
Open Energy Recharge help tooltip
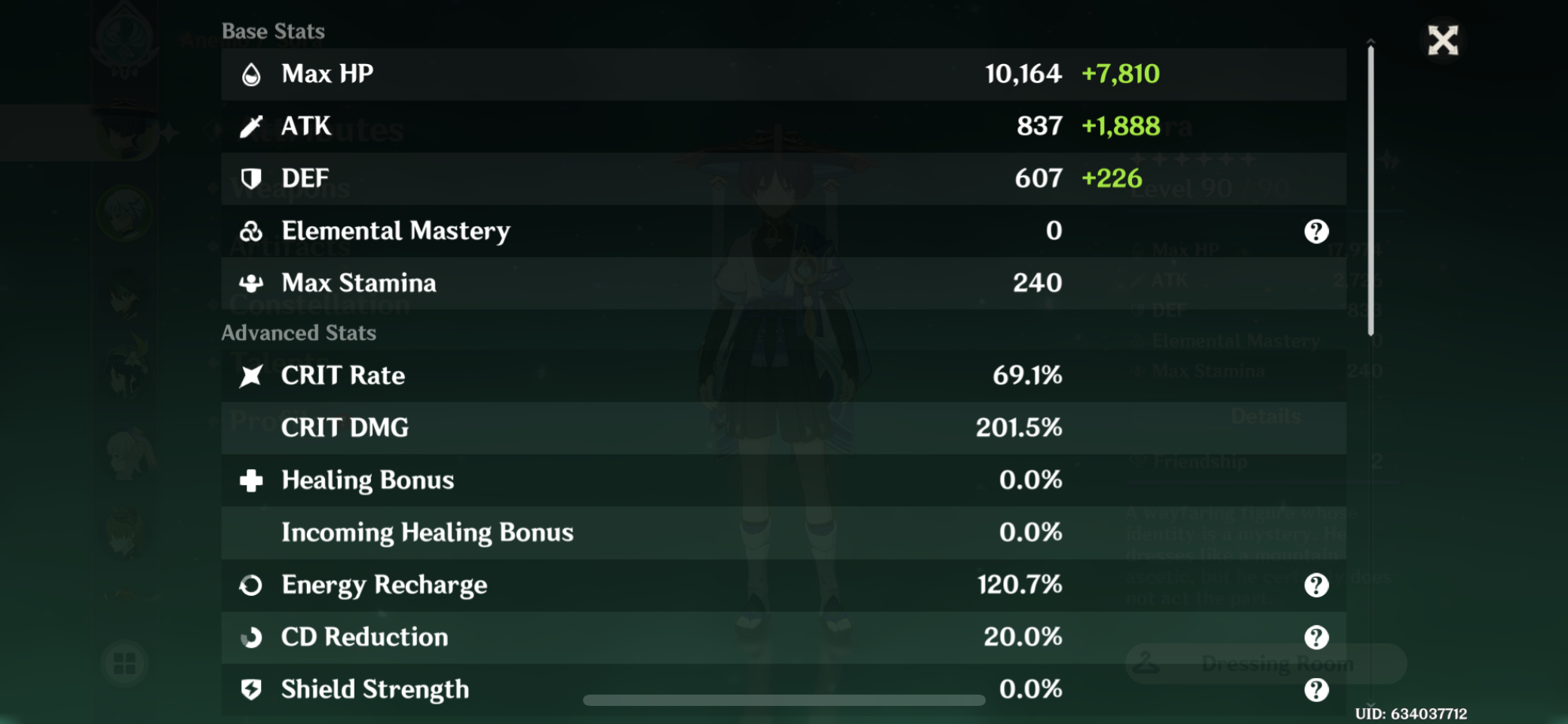click(x=1316, y=584)
